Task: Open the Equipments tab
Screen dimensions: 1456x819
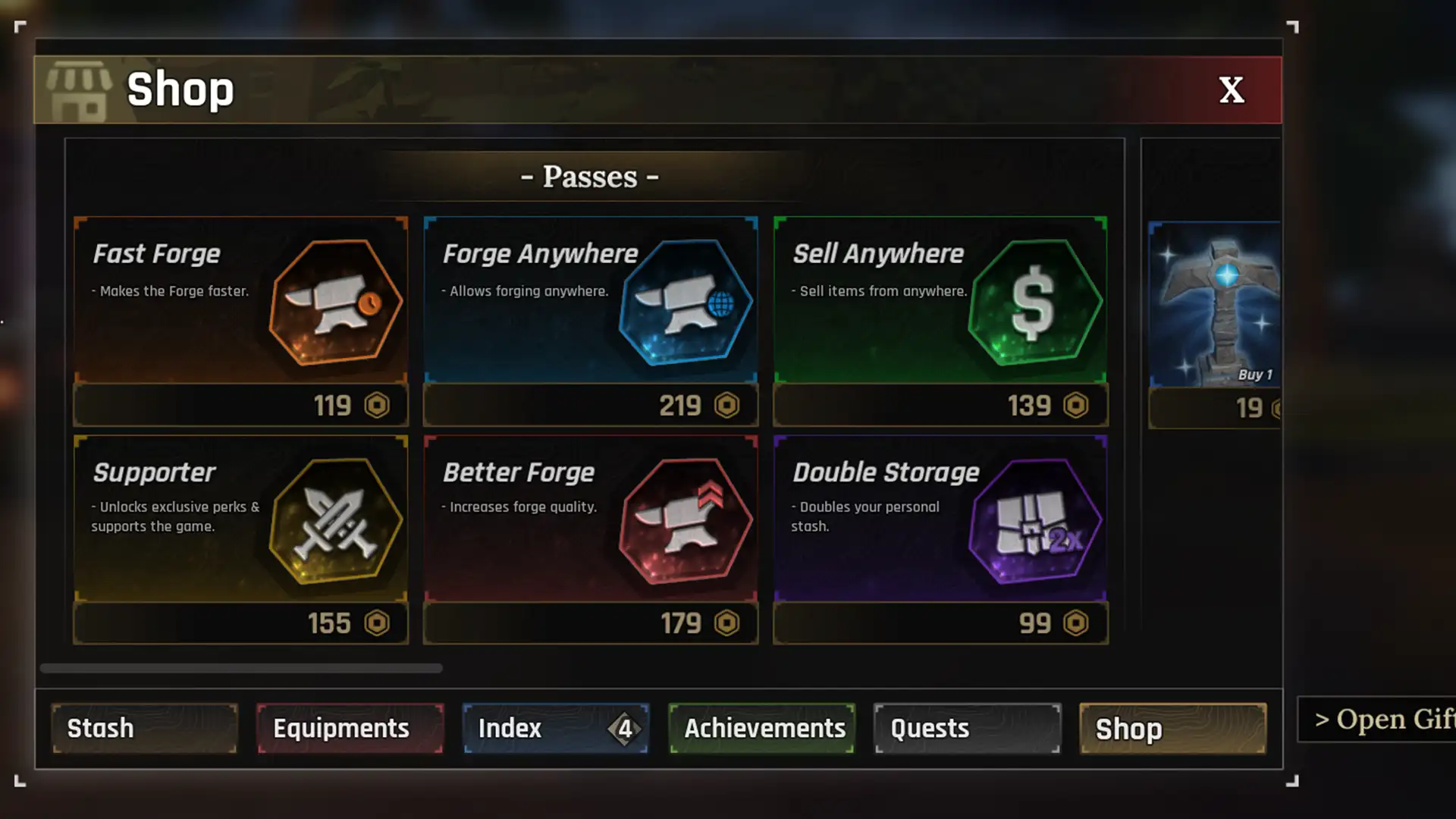Action: (x=350, y=728)
